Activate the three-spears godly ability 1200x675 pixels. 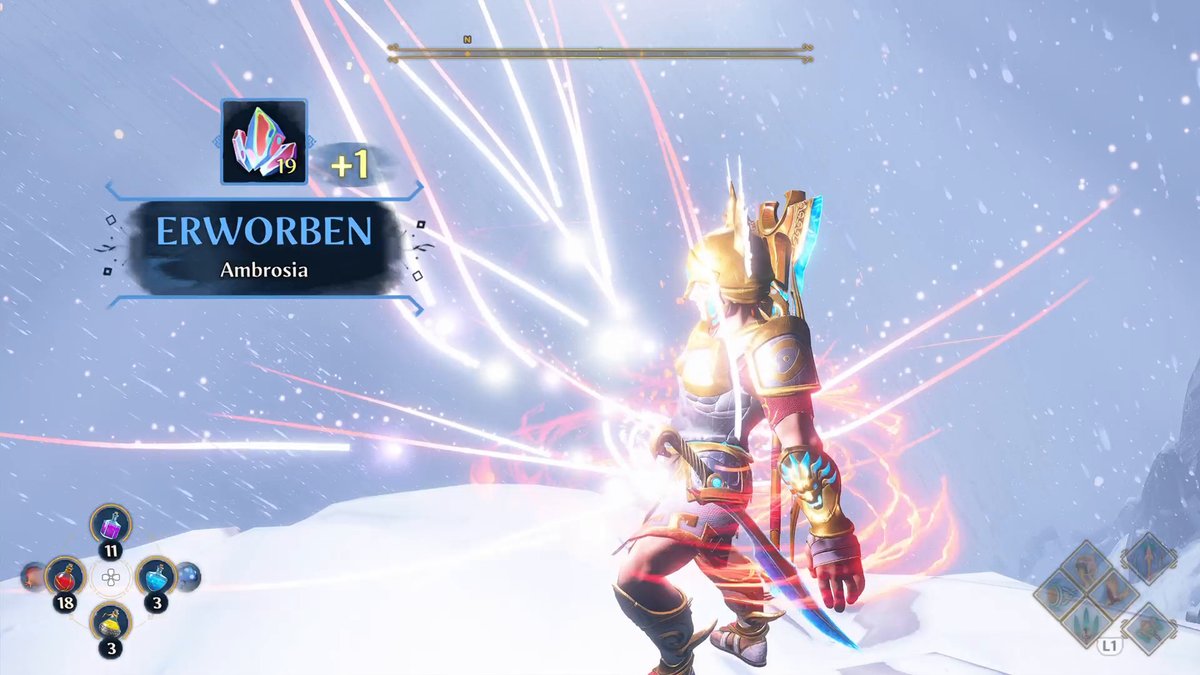(1085, 621)
